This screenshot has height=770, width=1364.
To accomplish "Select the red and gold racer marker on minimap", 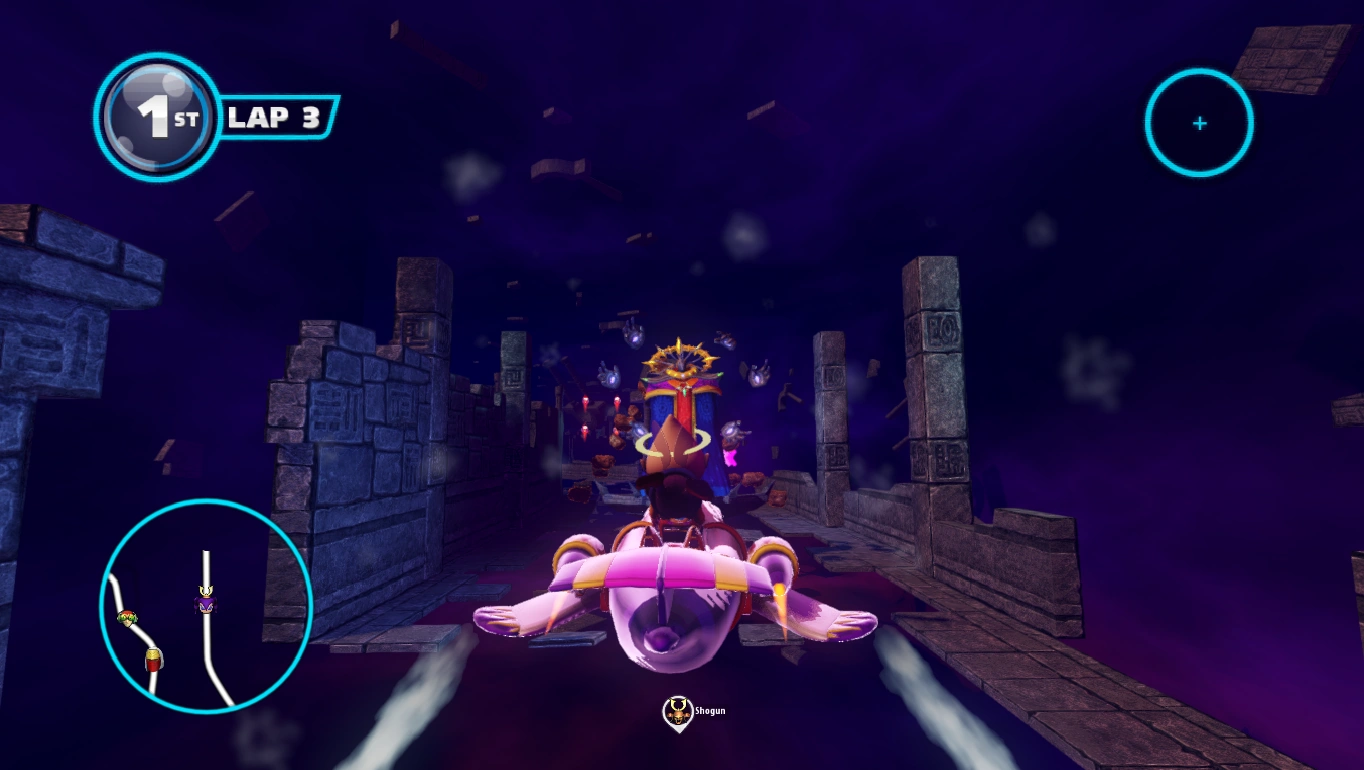I will (x=153, y=659).
